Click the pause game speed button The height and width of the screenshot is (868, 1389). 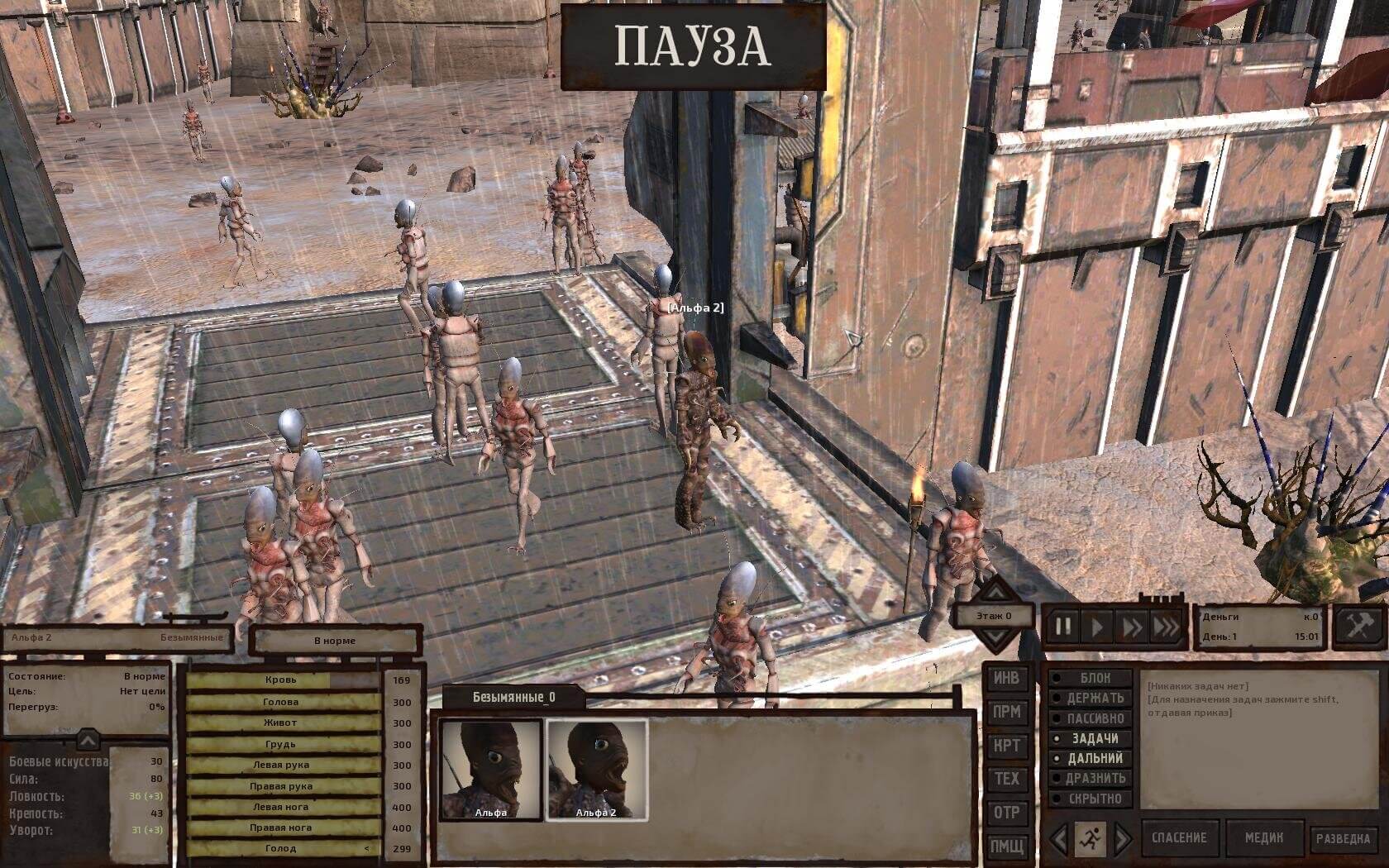pyautogui.click(x=1063, y=627)
